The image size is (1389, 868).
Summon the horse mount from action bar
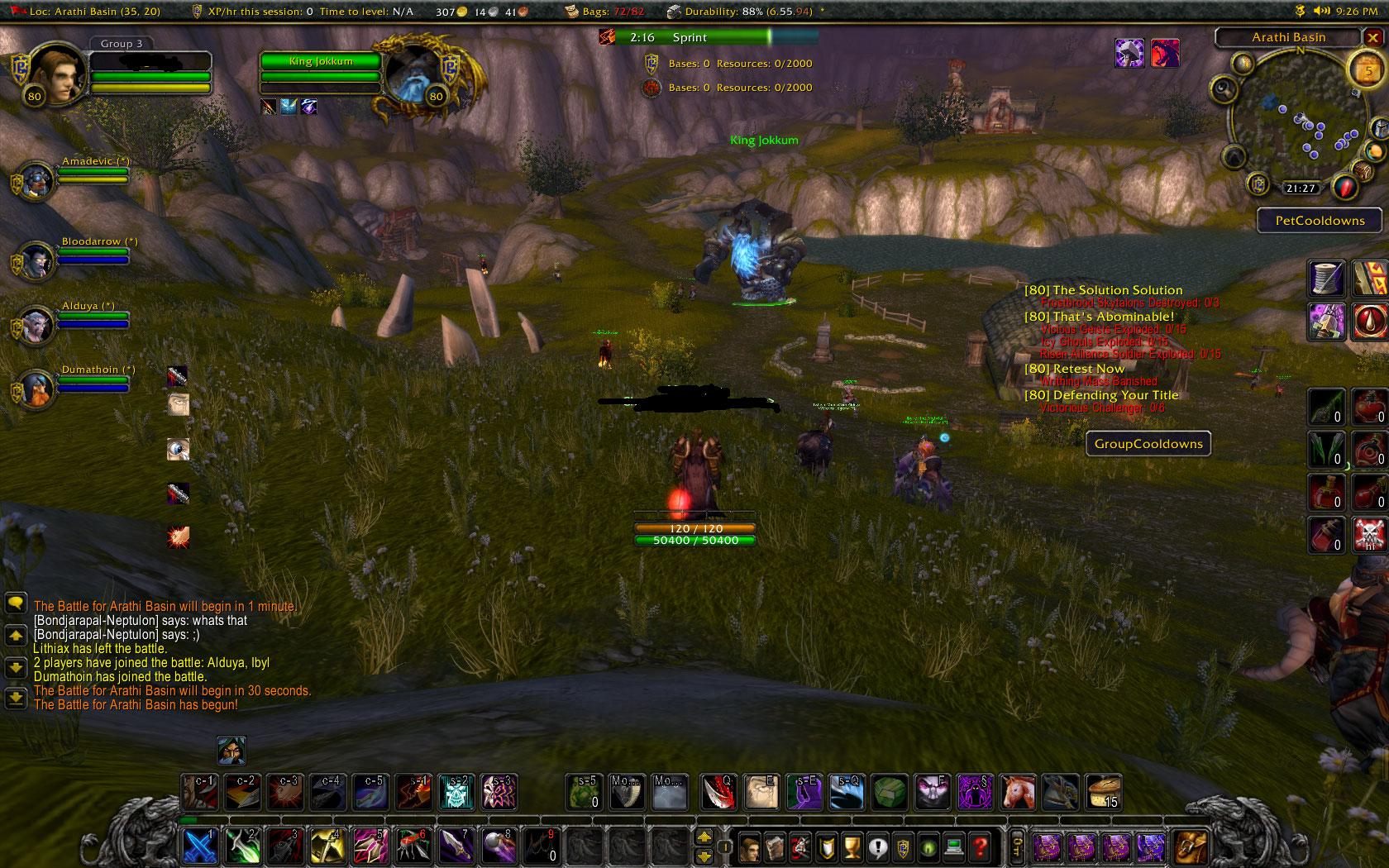(x=1018, y=792)
